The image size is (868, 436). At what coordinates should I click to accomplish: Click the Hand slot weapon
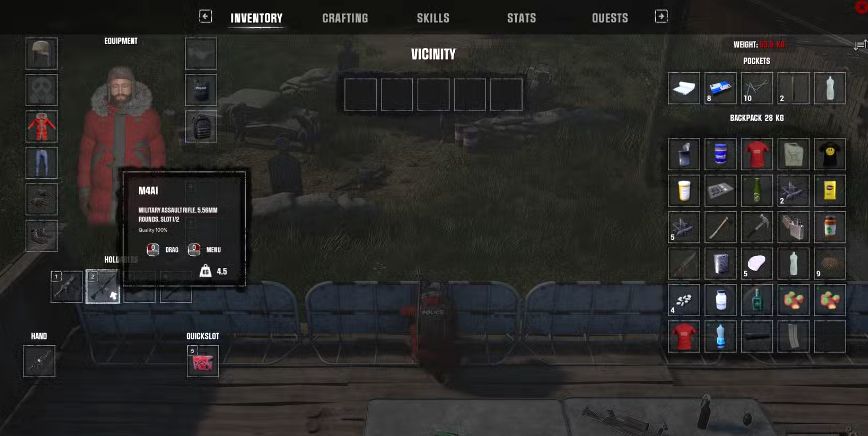[39, 361]
